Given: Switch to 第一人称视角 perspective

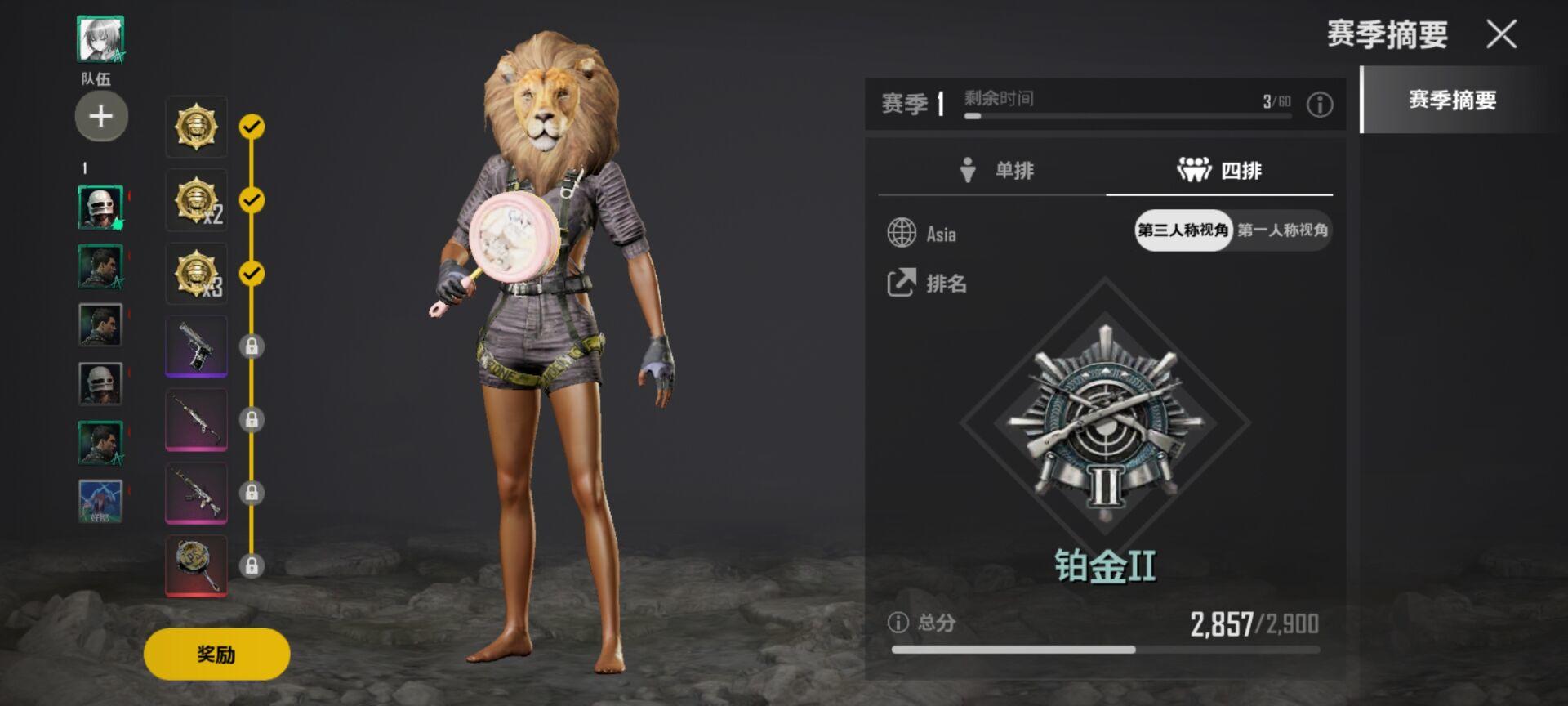Looking at the screenshot, I should tap(1282, 230).
